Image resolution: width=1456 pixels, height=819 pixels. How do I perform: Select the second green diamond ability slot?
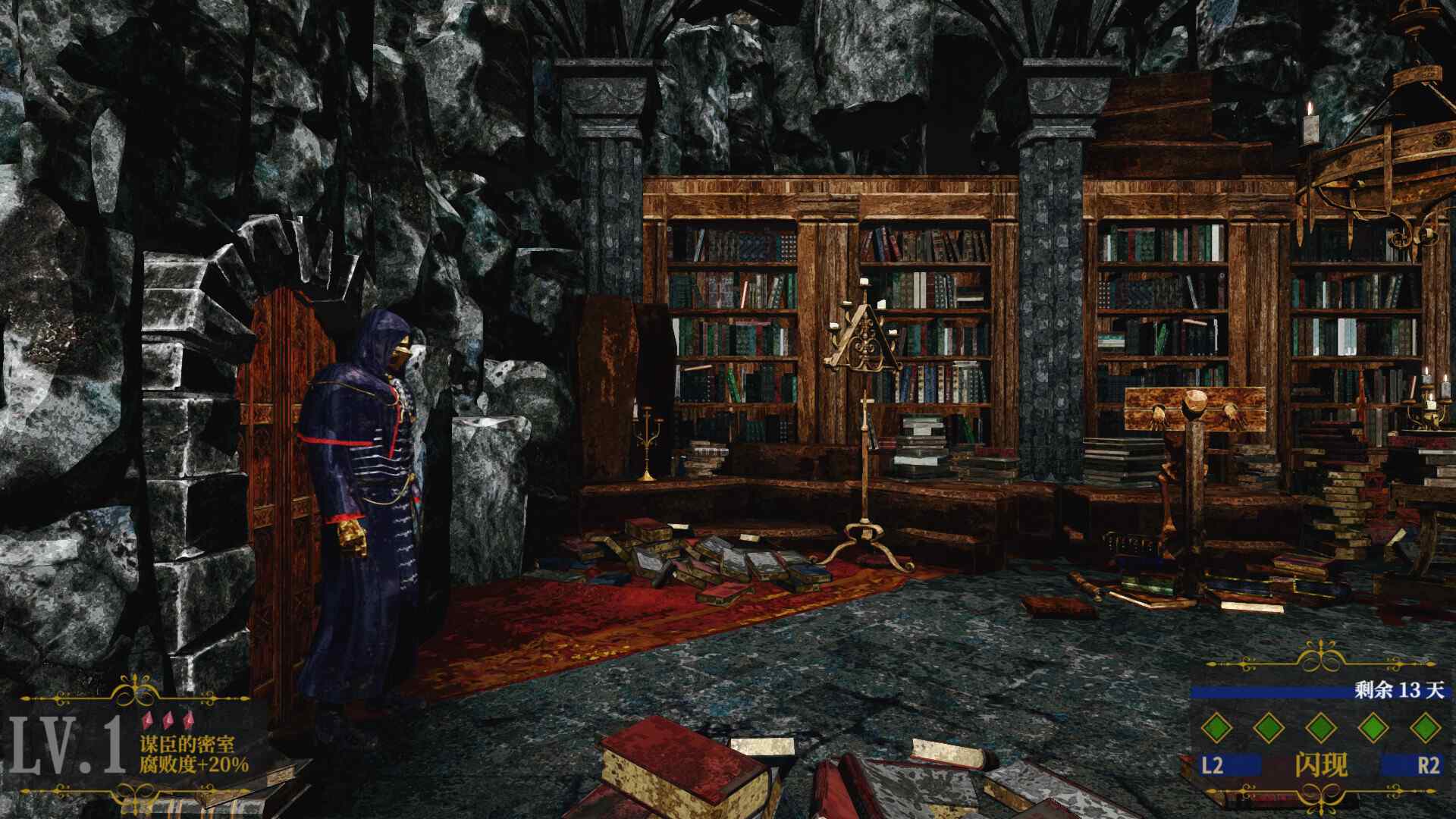[x=1269, y=729]
